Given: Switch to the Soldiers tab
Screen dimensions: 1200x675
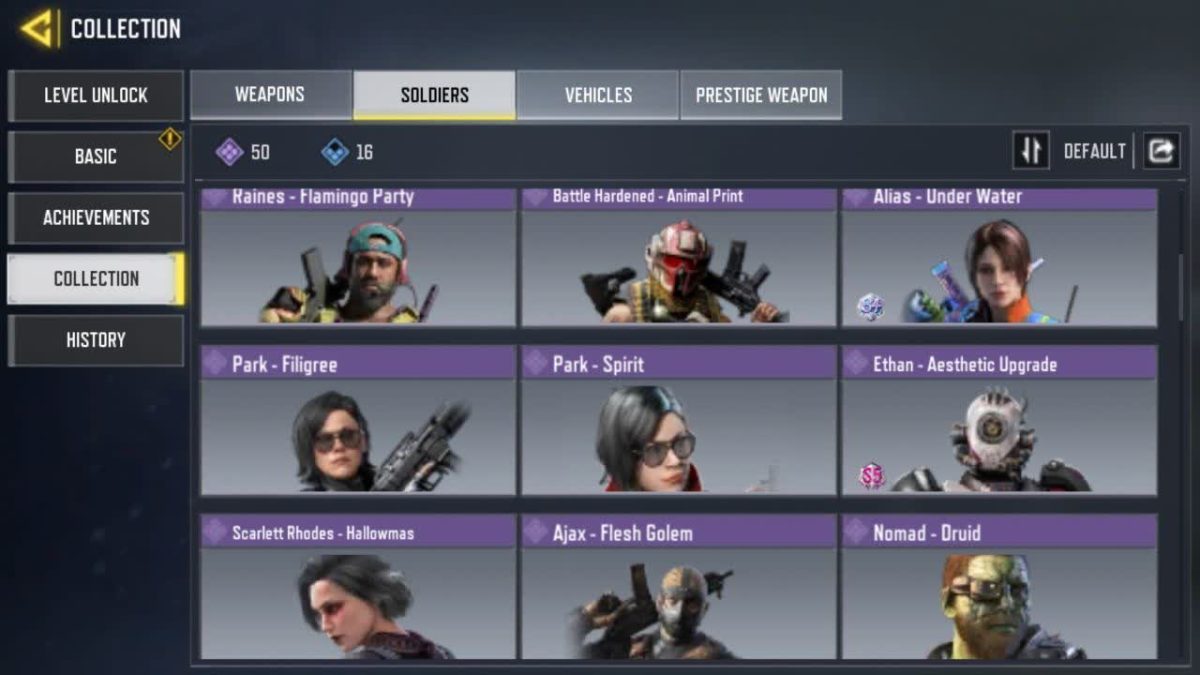Looking at the screenshot, I should [x=434, y=95].
